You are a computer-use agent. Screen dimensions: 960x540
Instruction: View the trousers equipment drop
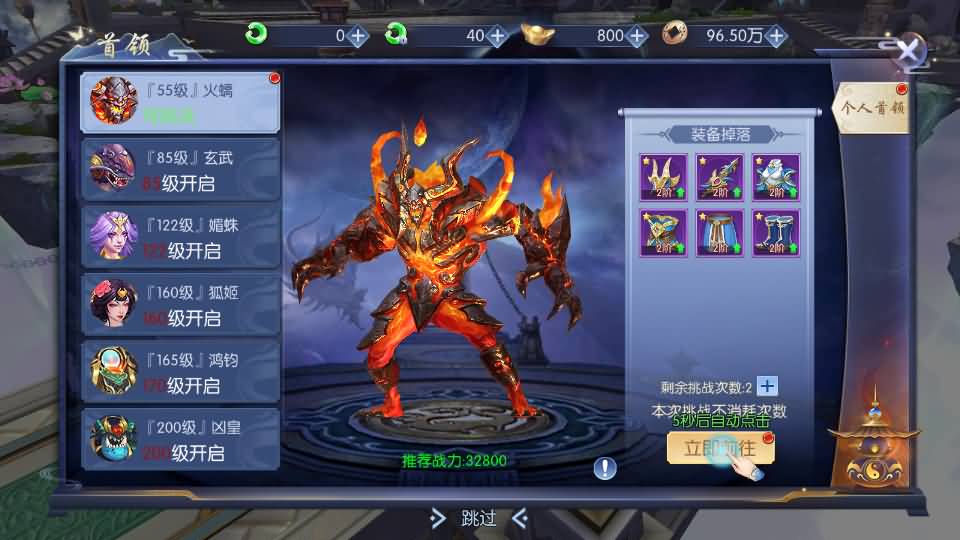point(720,233)
